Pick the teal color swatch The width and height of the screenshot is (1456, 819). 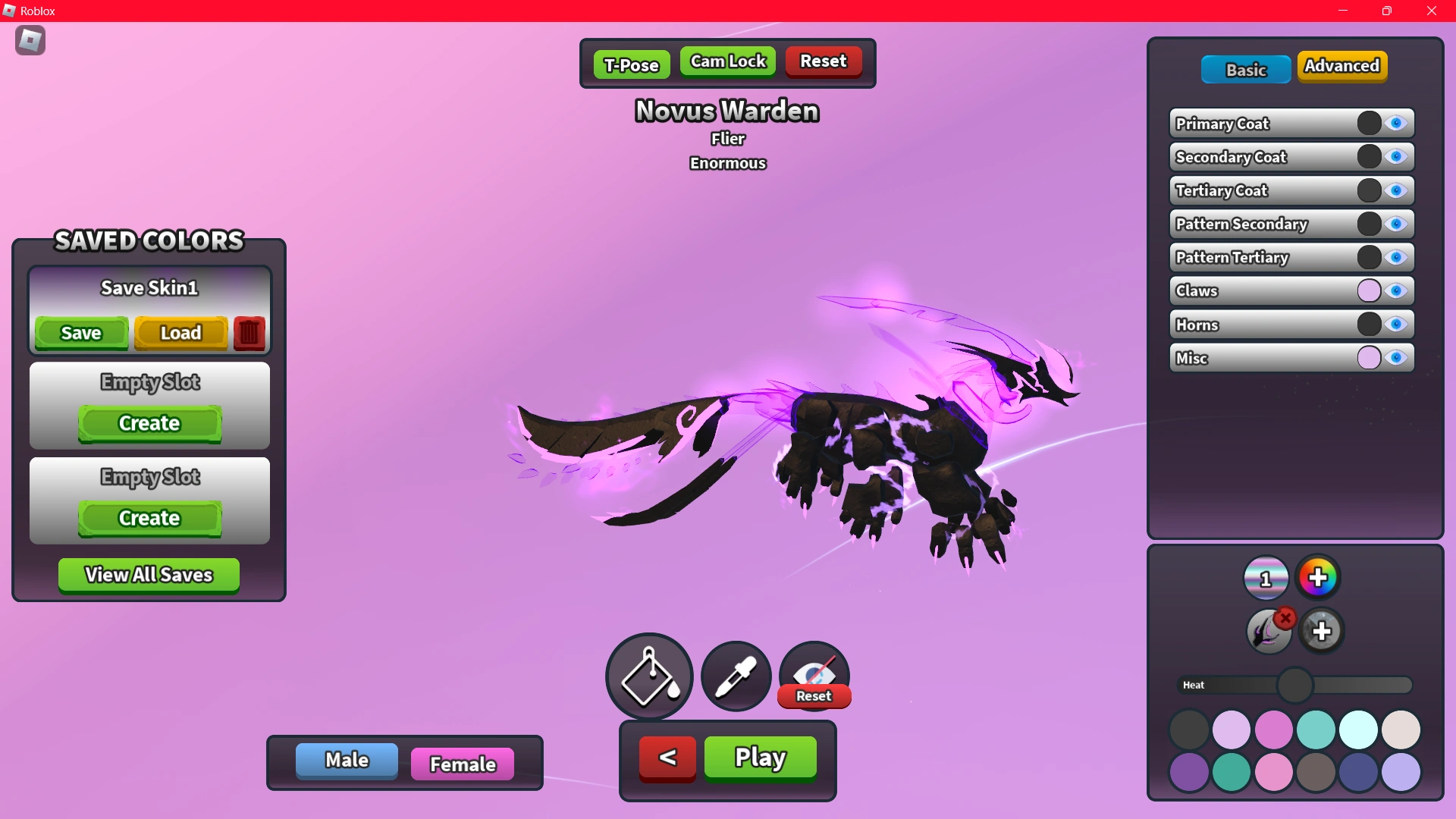click(1317, 730)
